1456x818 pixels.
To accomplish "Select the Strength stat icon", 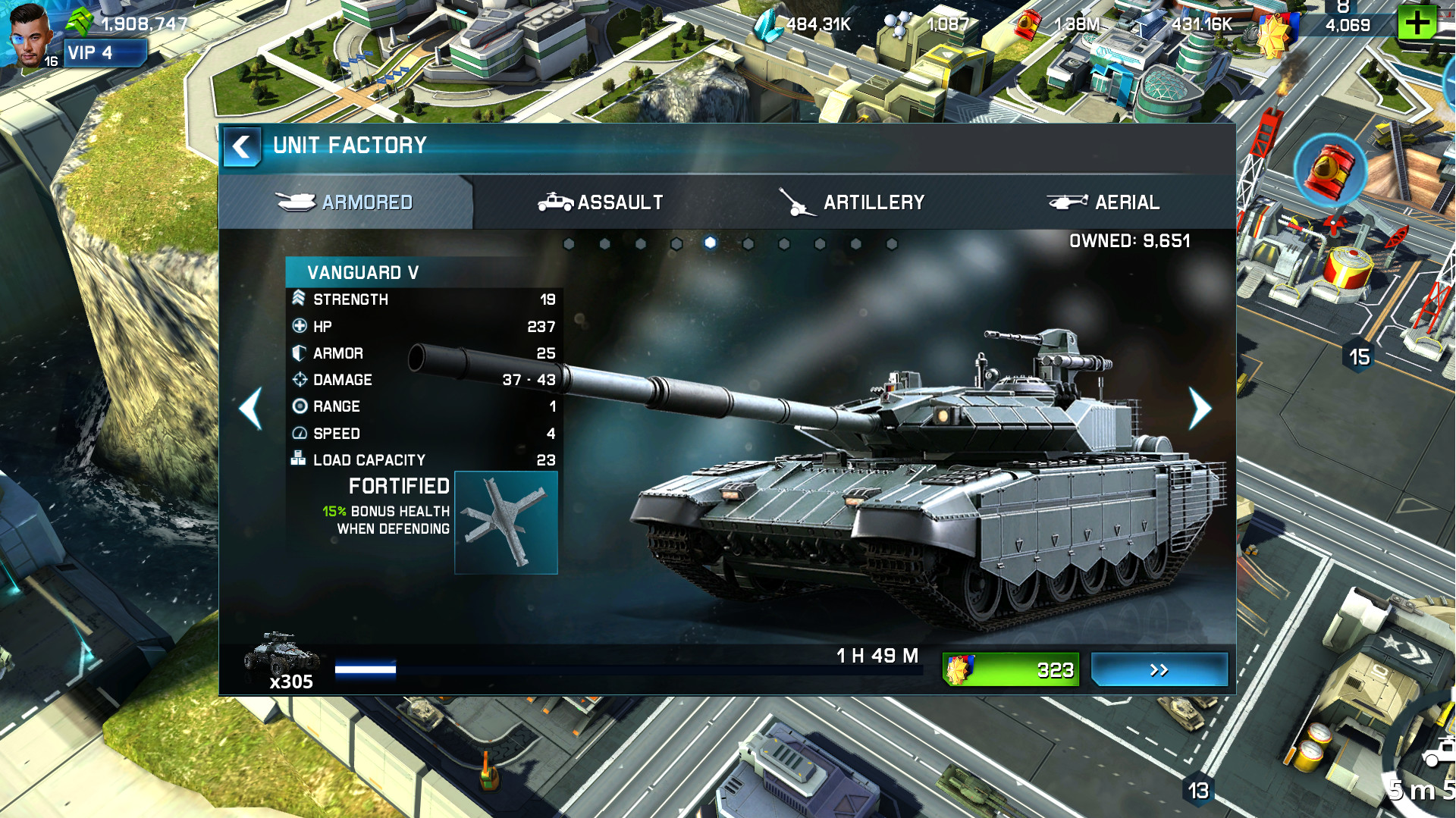I will 298,299.
